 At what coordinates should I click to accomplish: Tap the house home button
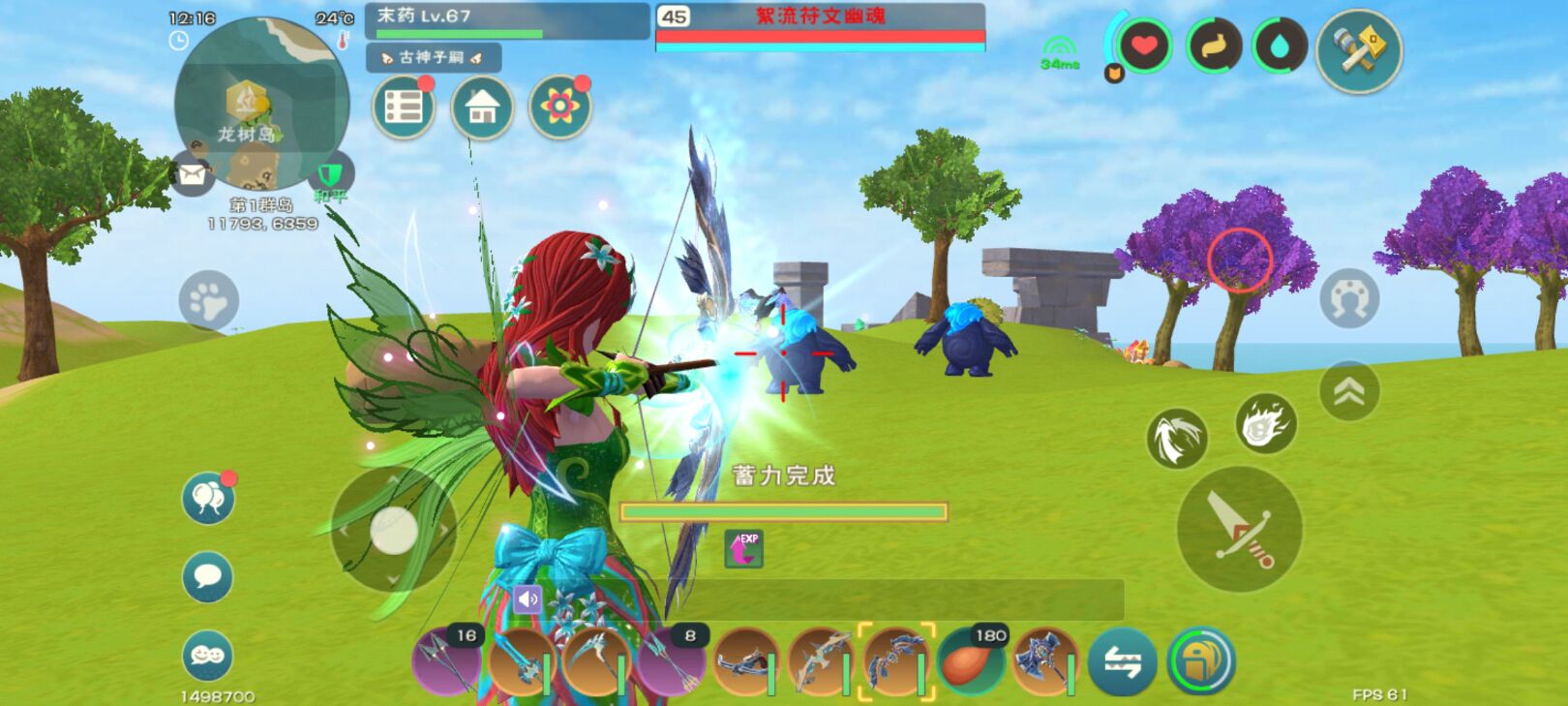[481, 107]
